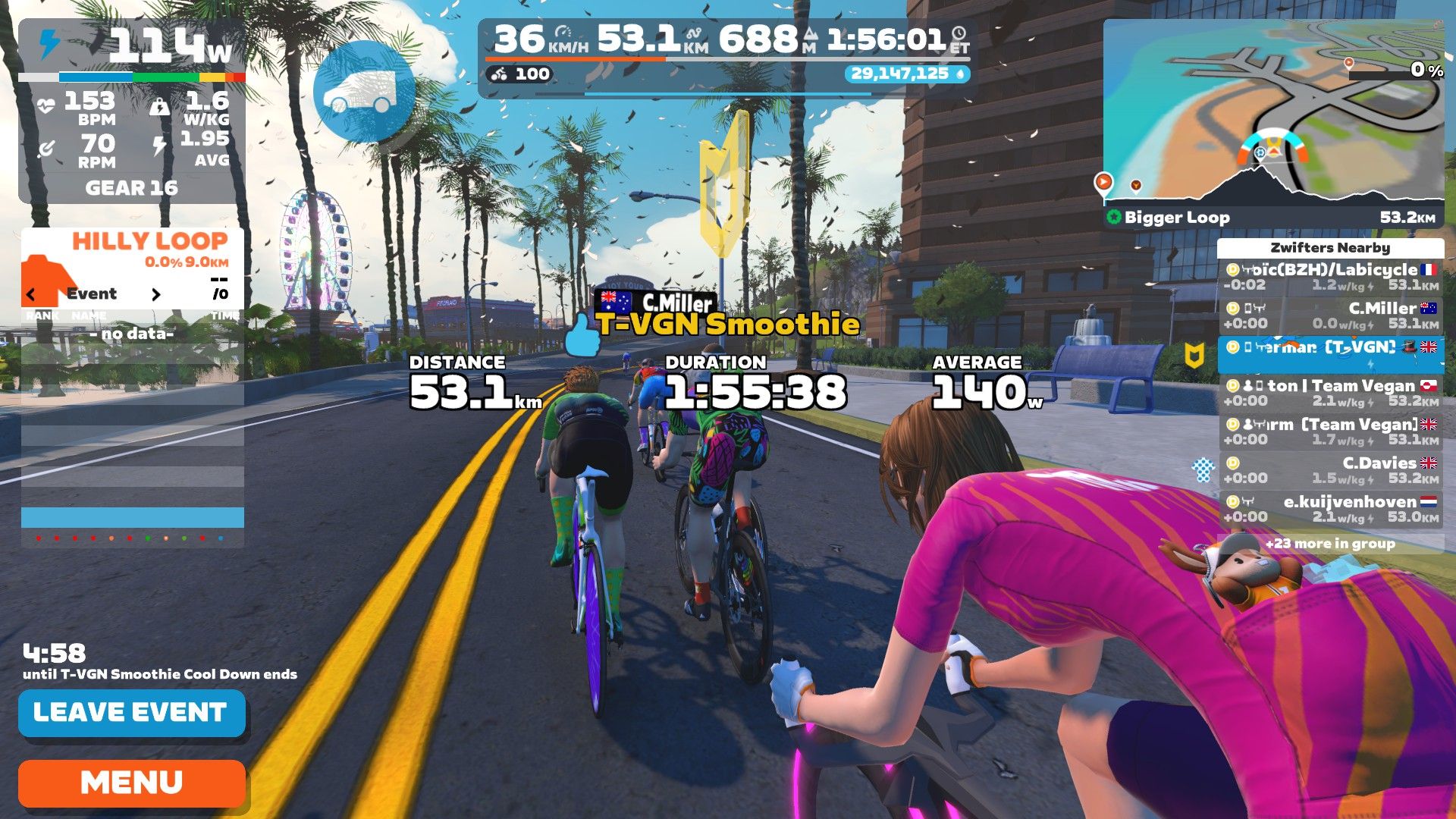
Task: Select C.Miller in Zwifters Nearby list
Action: [1330, 315]
